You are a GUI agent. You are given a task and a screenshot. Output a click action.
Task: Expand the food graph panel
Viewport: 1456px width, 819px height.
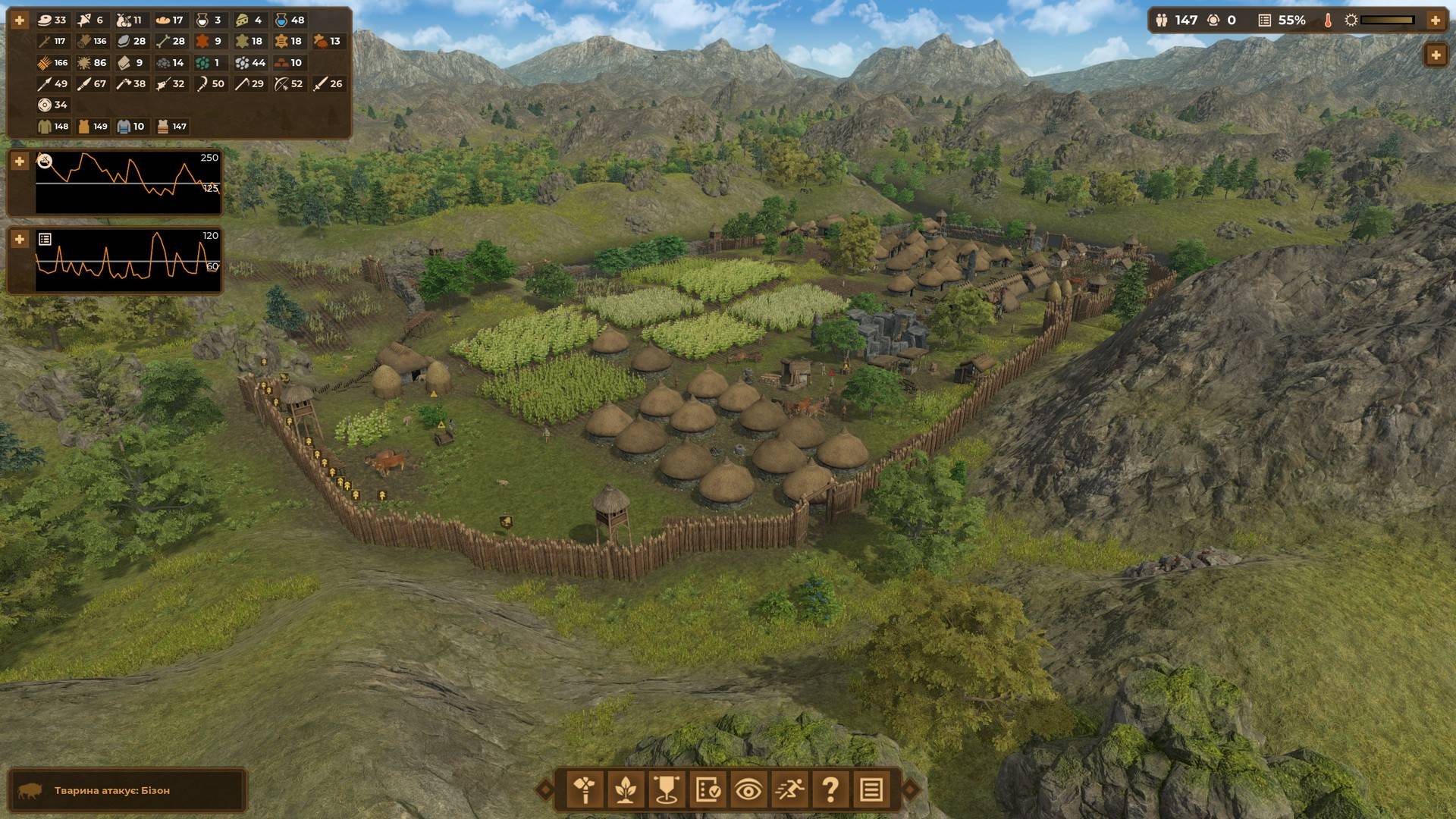pyautogui.click(x=20, y=162)
